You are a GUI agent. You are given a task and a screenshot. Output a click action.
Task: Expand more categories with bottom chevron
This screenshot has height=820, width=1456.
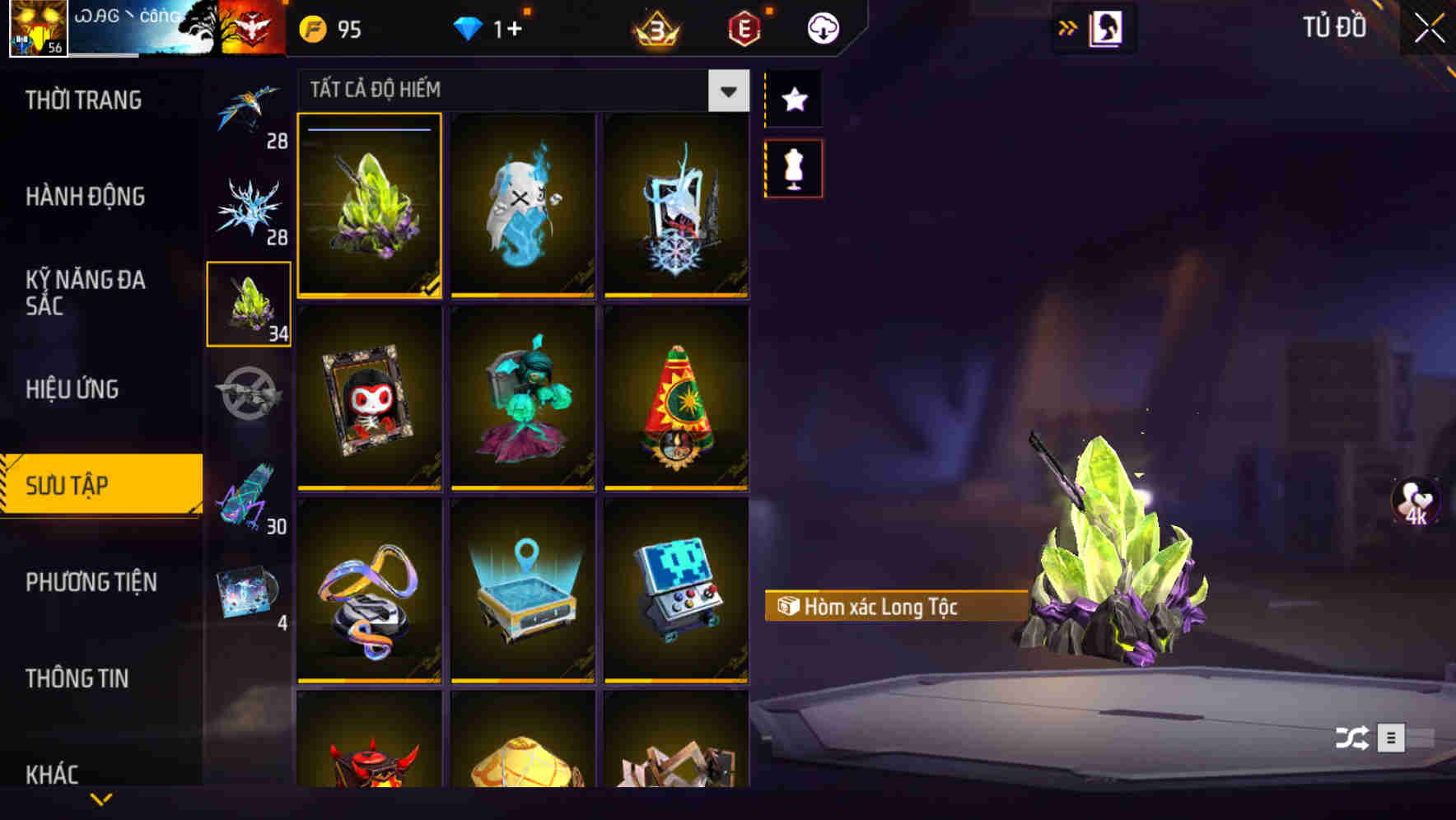100,799
